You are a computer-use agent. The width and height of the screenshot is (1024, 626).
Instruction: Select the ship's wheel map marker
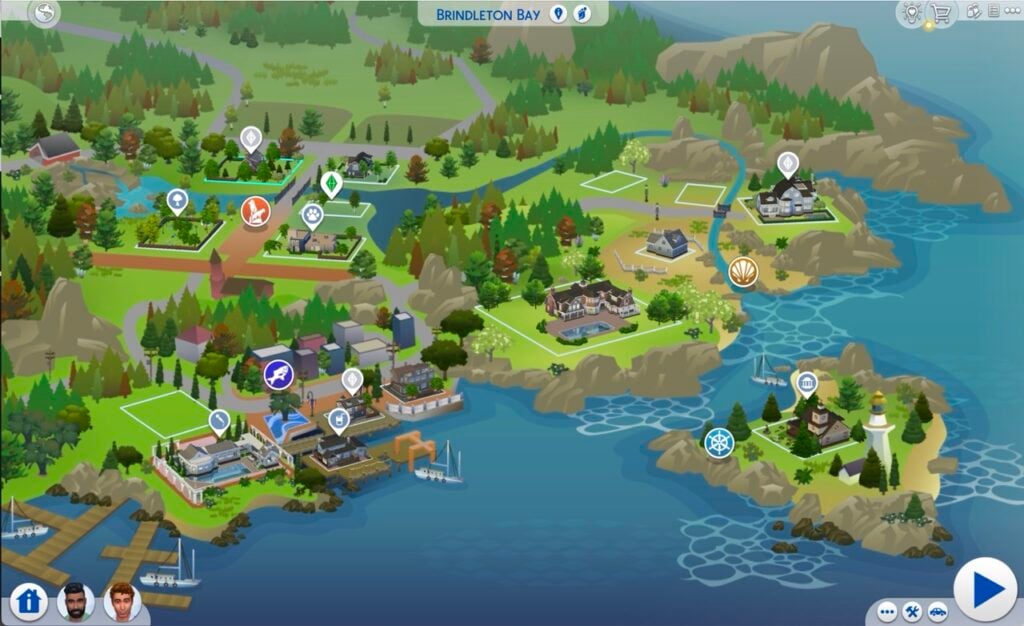(x=719, y=443)
